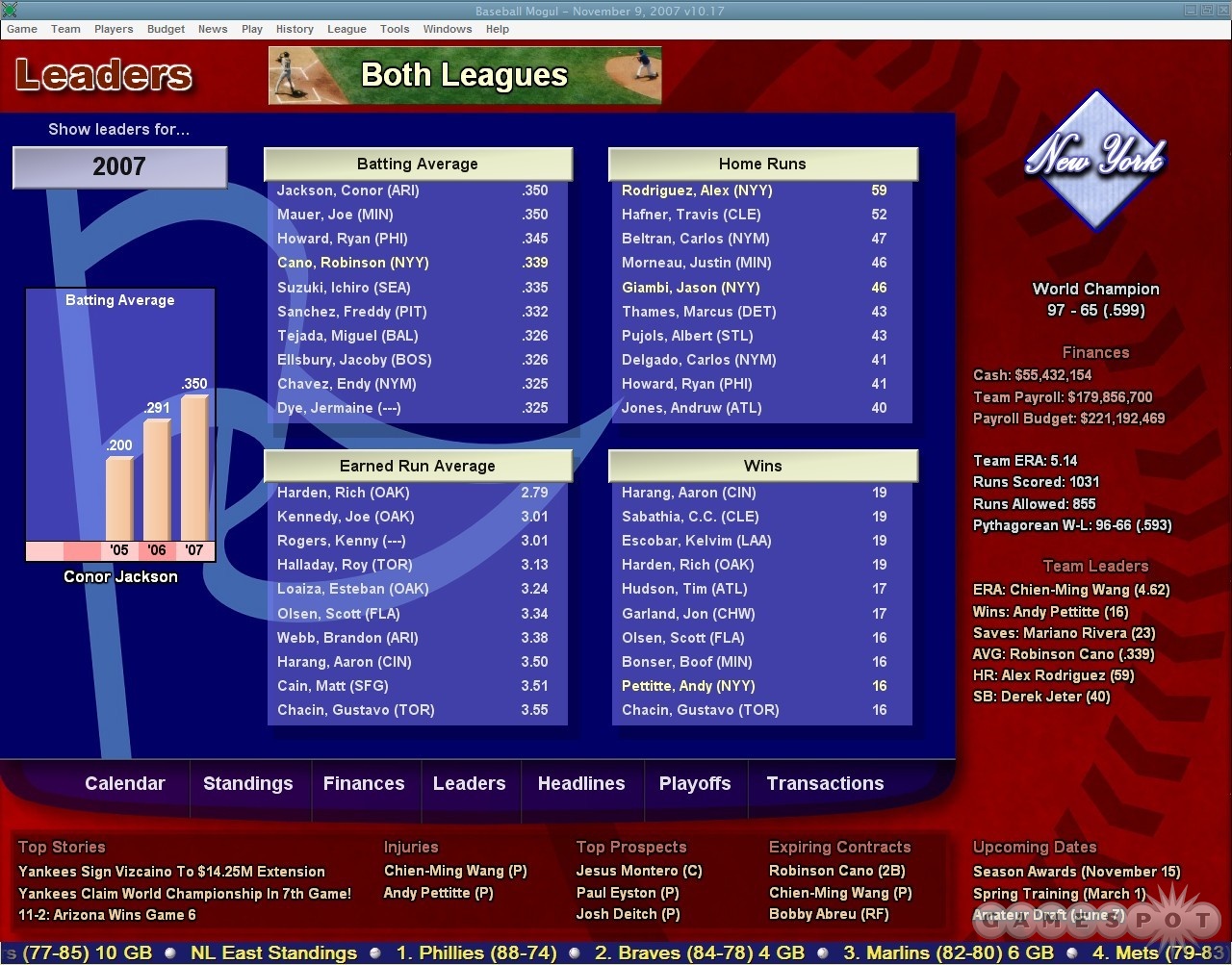The image size is (1232, 965).
Task: Open the 2007 season selector
Action: click(x=119, y=166)
